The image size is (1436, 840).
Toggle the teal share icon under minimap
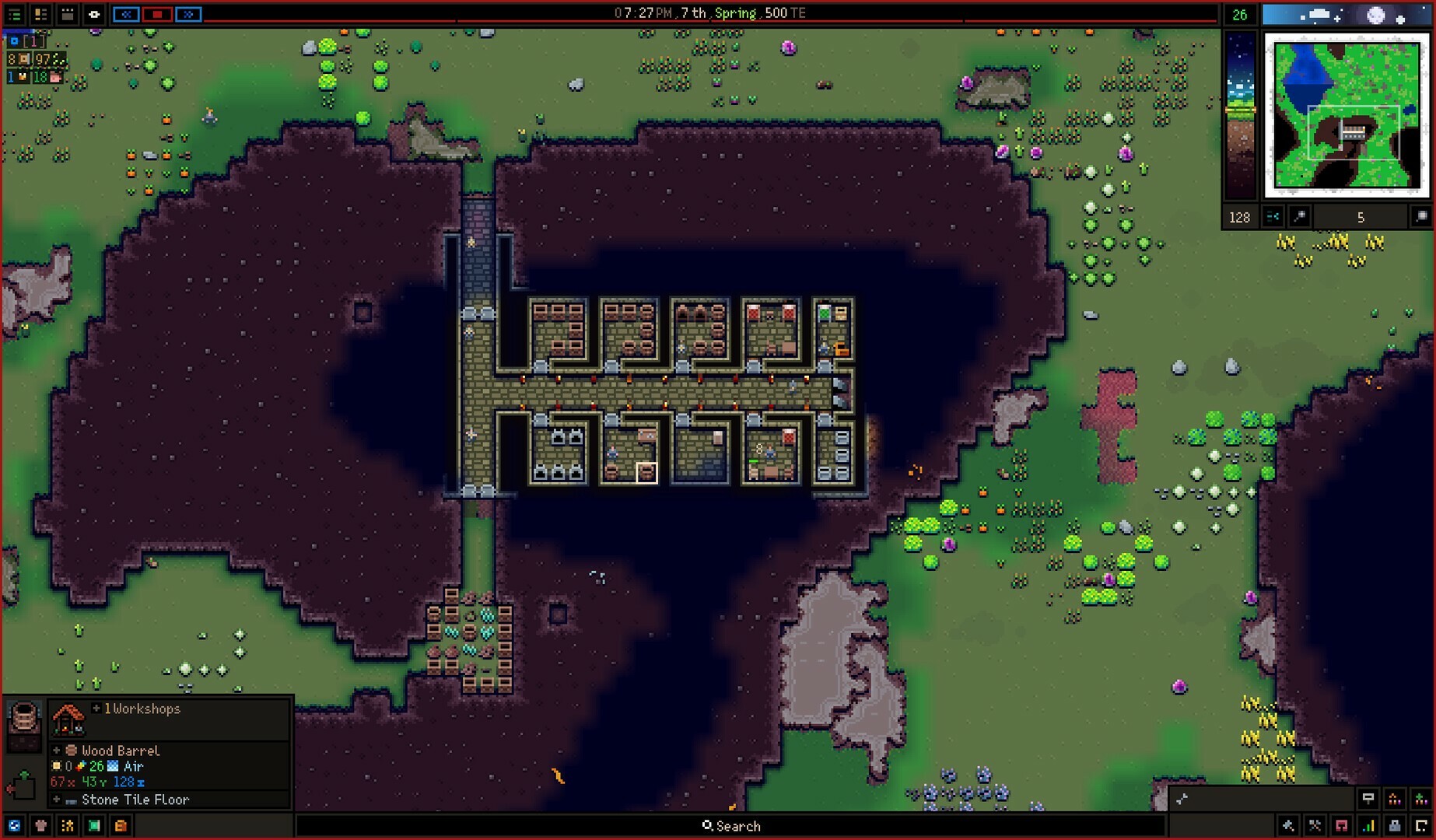1273,217
